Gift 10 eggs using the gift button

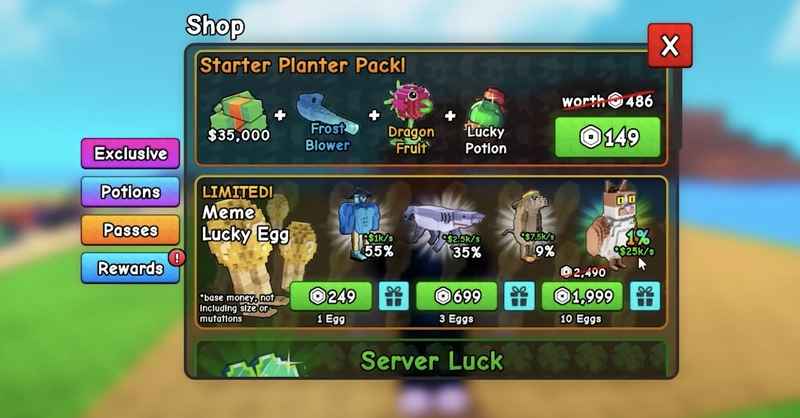646,297
